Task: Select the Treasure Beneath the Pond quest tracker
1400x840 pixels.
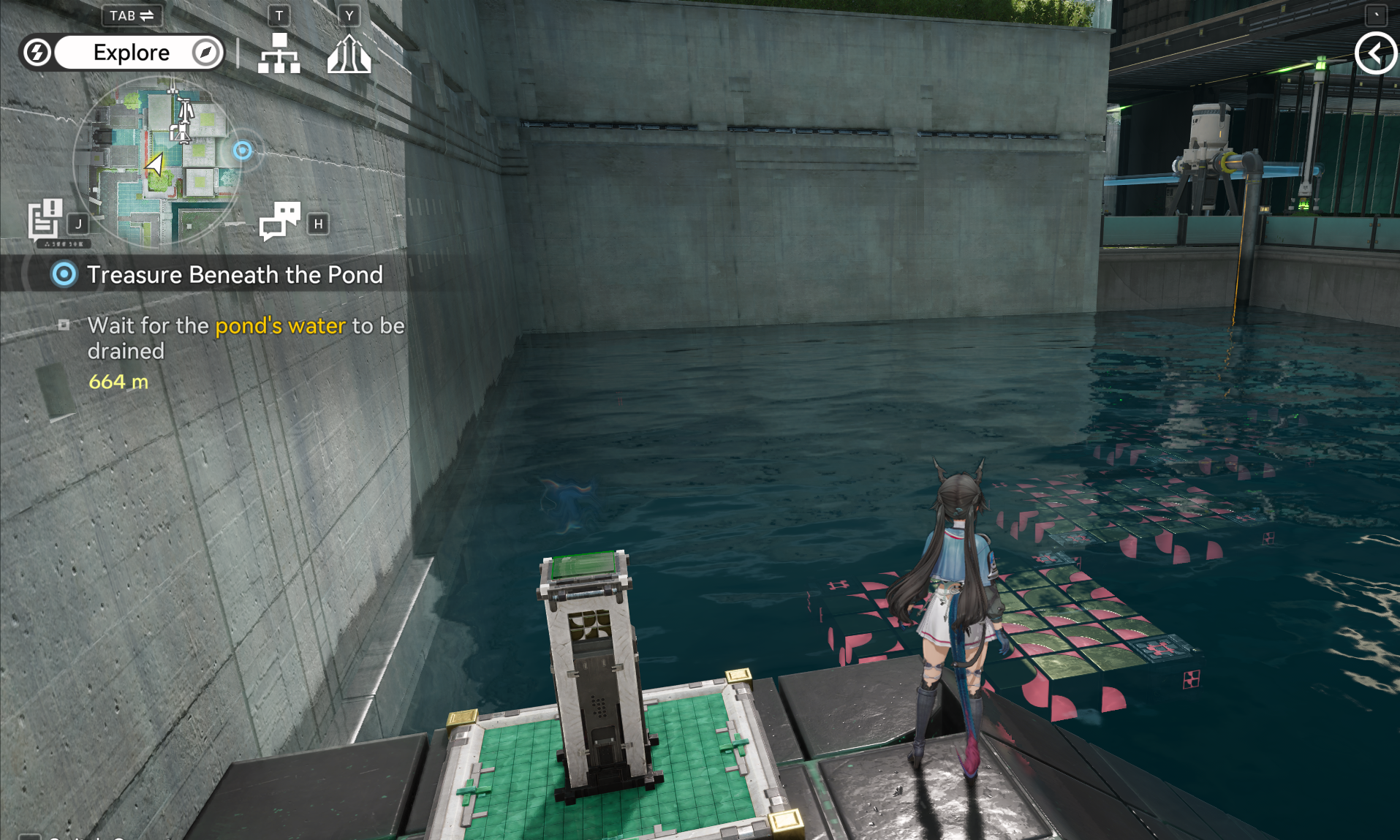Action: click(x=234, y=275)
